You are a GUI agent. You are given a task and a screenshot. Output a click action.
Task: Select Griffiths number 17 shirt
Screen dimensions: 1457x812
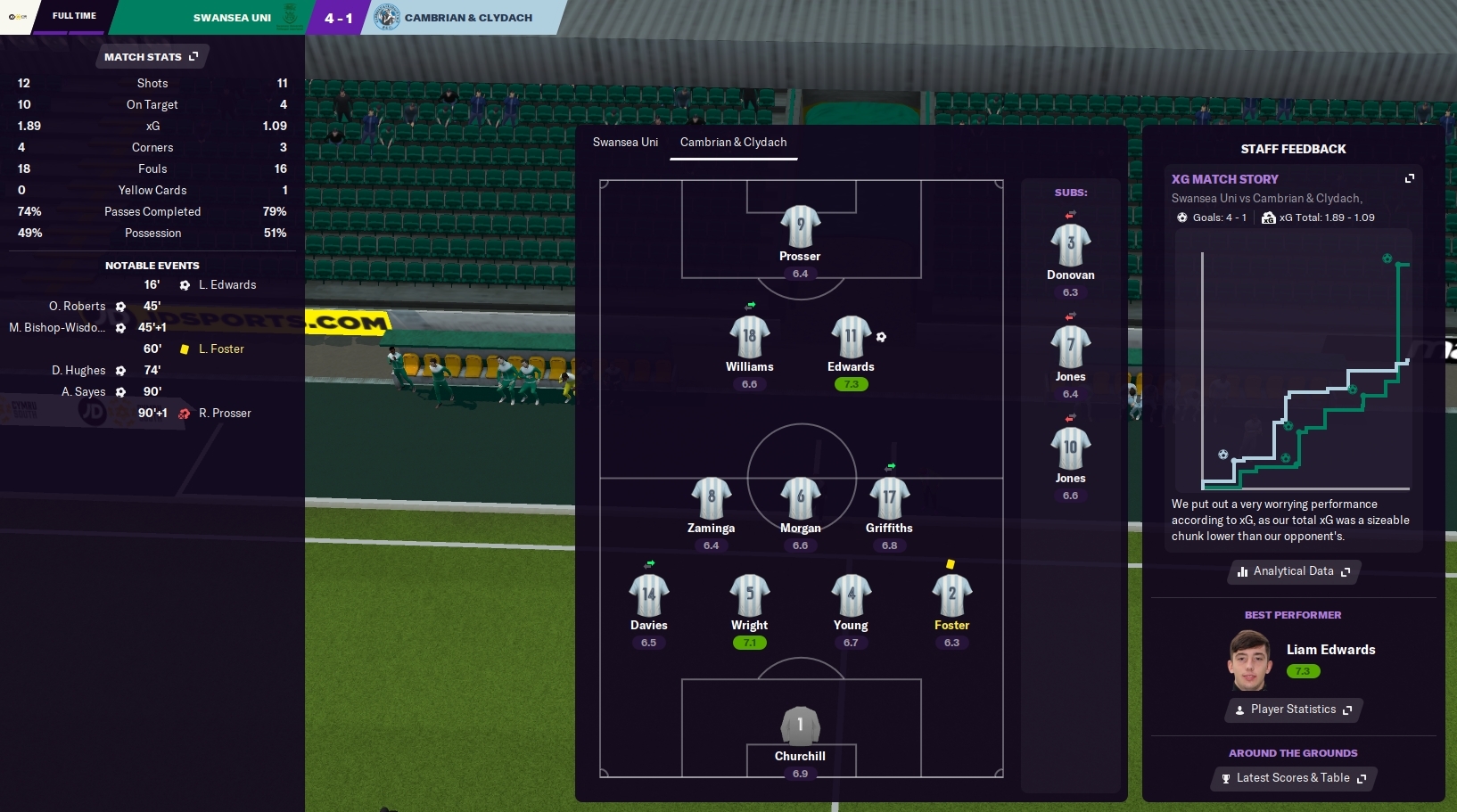pyautogui.click(x=889, y=498)
